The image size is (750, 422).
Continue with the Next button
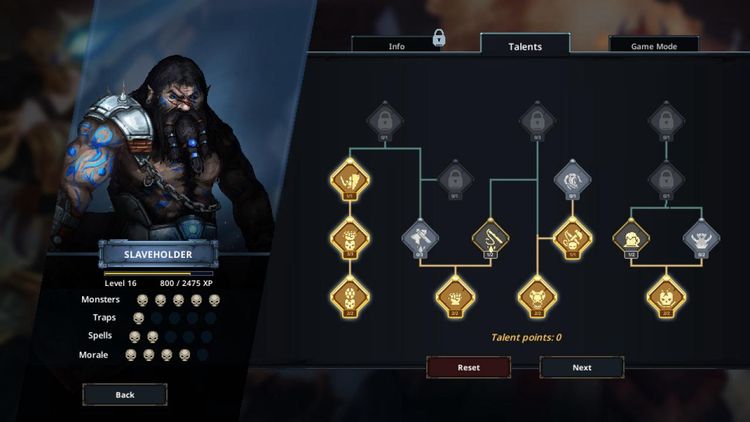point(582,367)
